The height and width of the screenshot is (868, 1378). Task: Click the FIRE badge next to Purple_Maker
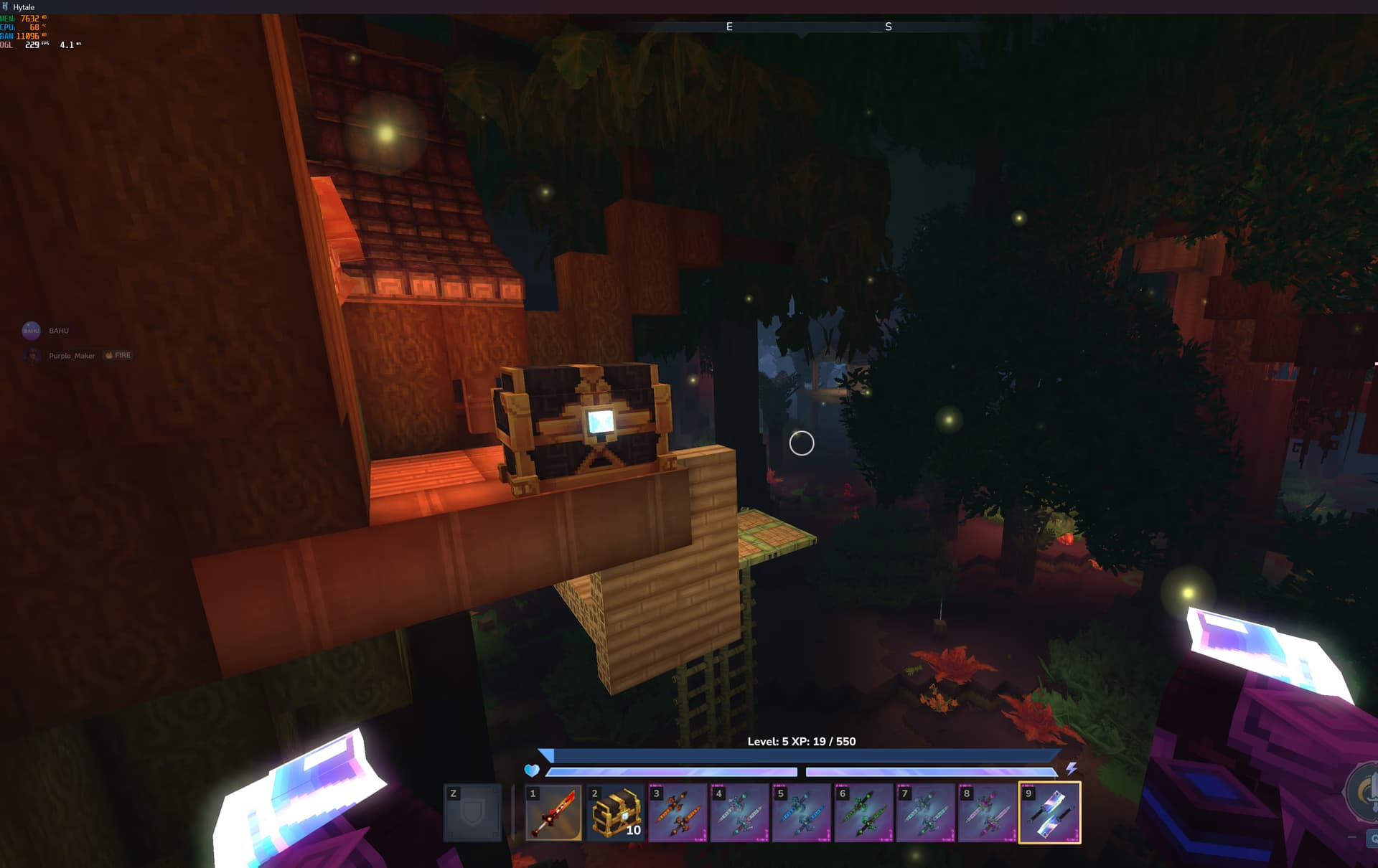[x=118, y=355]
